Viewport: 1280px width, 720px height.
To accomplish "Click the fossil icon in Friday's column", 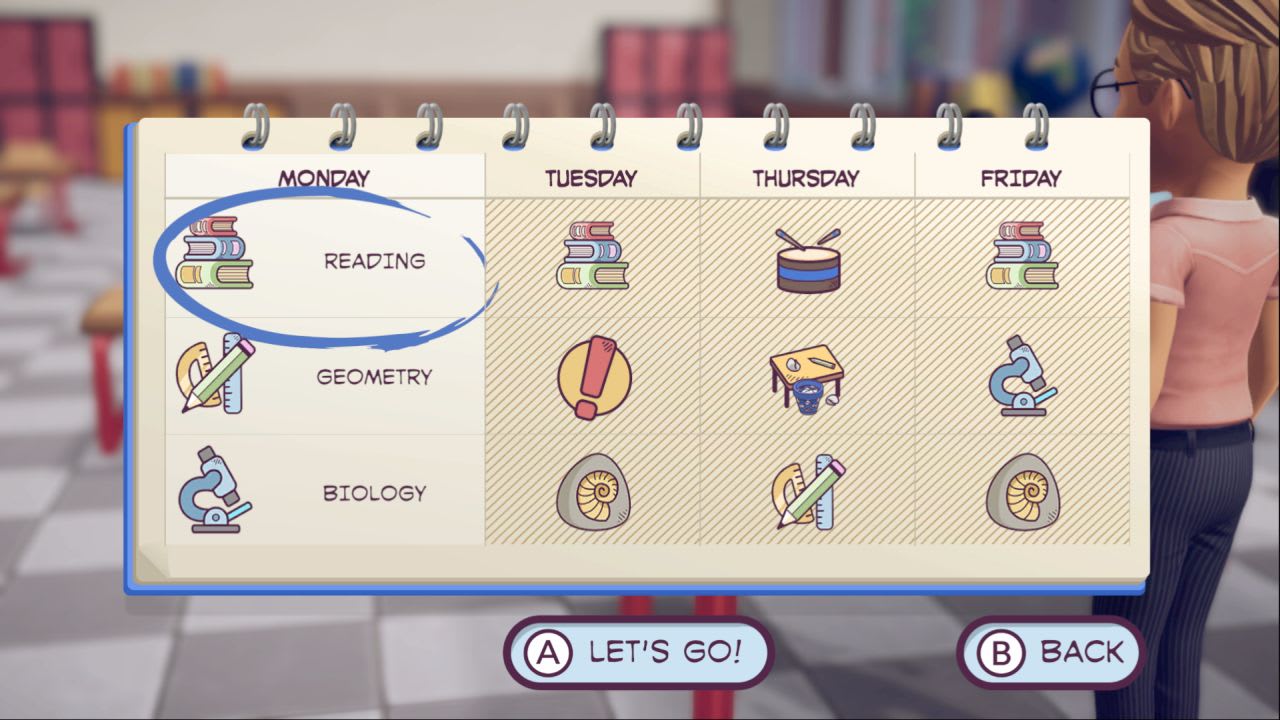I will tap(1022, 492).
